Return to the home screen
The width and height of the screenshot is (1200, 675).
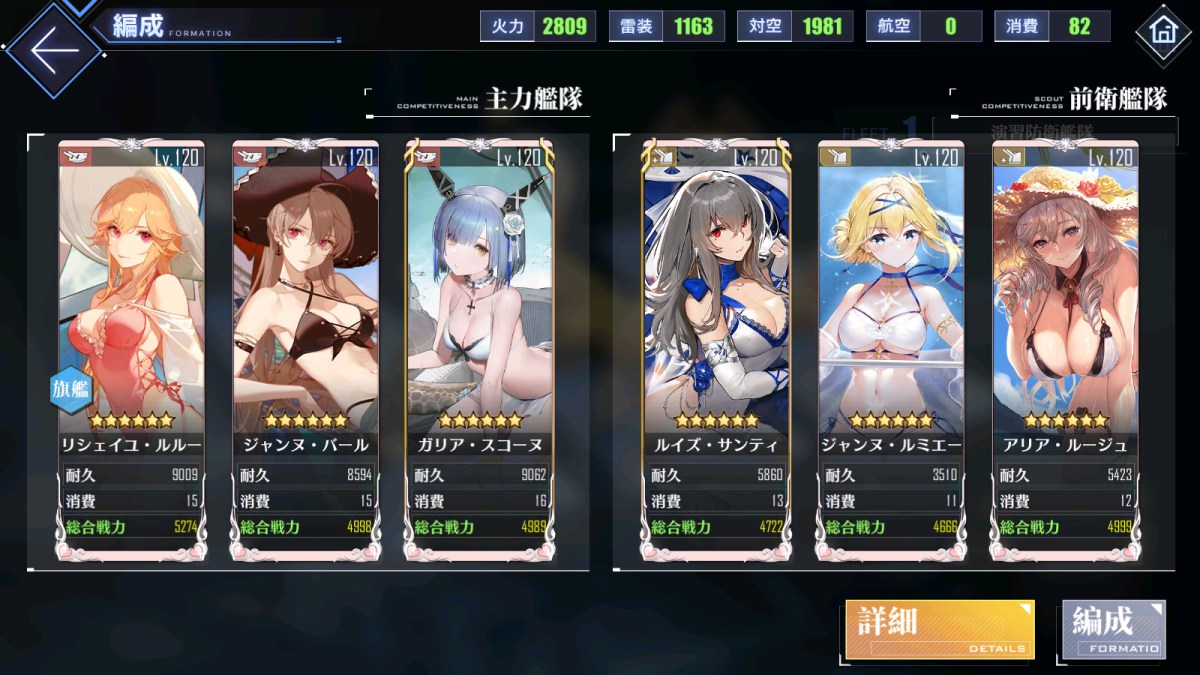click(x=1163, y=30)
